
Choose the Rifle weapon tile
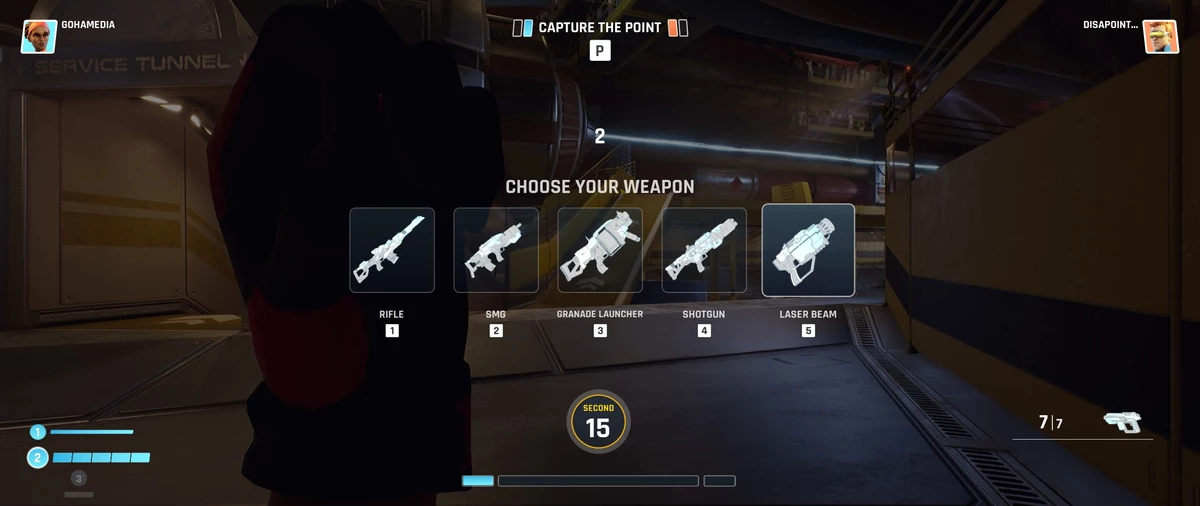(392, 250)
